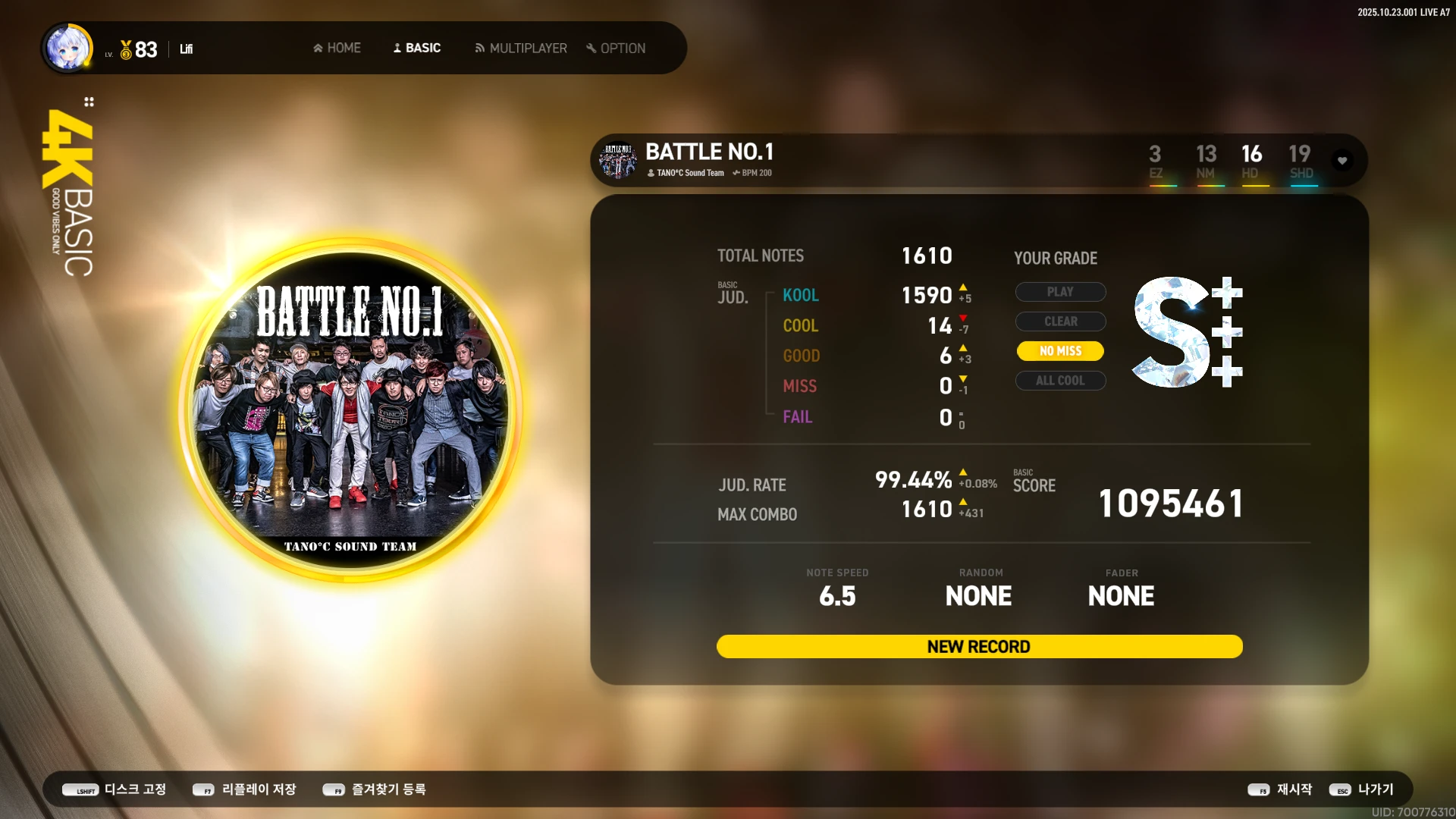Exit the result screen with 나가기
The height and width of the screenshot is (819, 1456).
click(x=1362, y=789)
